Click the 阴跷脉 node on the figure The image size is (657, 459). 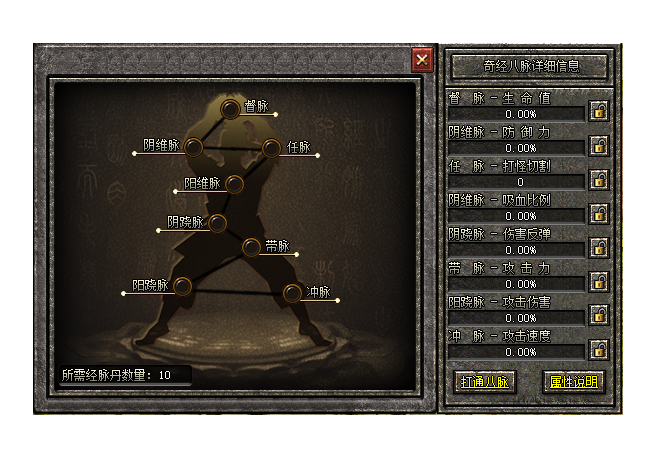[217, 223]
